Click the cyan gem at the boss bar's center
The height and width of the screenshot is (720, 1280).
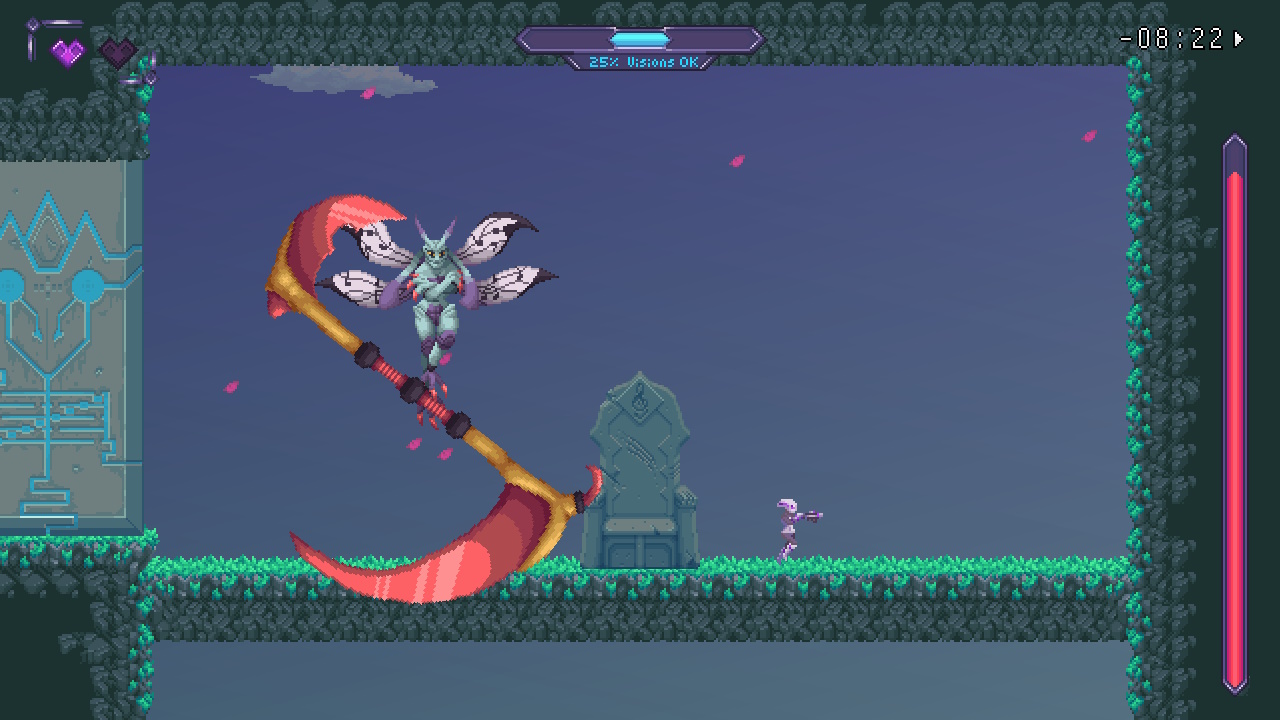click(639, 38)
